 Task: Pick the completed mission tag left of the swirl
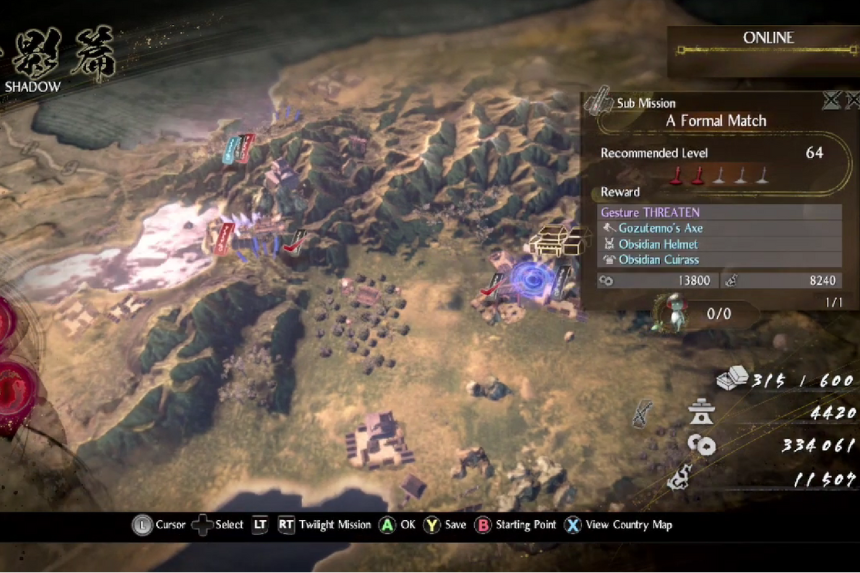coord(493,284)
